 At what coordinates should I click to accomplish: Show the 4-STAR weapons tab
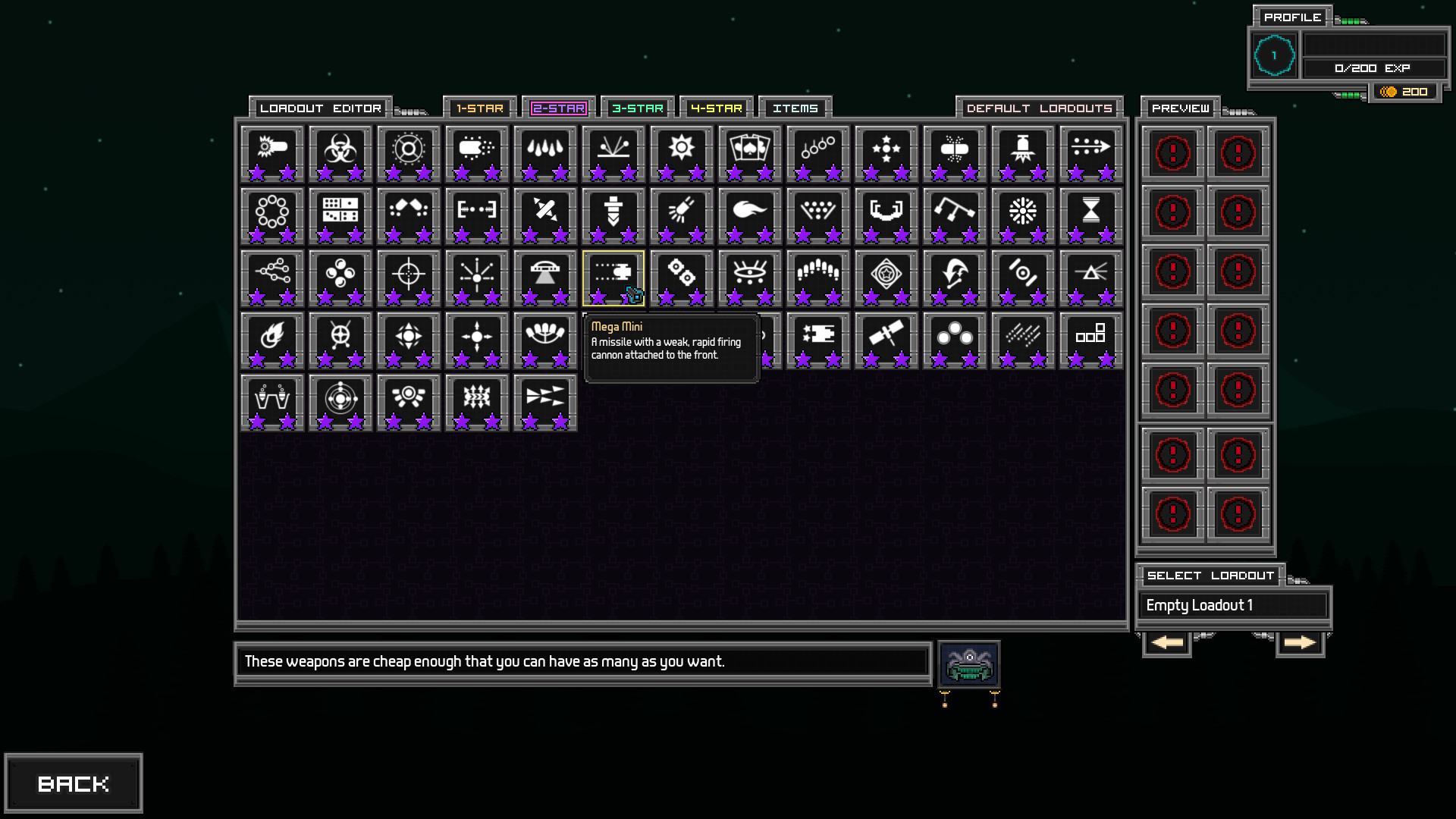point(717,108)
